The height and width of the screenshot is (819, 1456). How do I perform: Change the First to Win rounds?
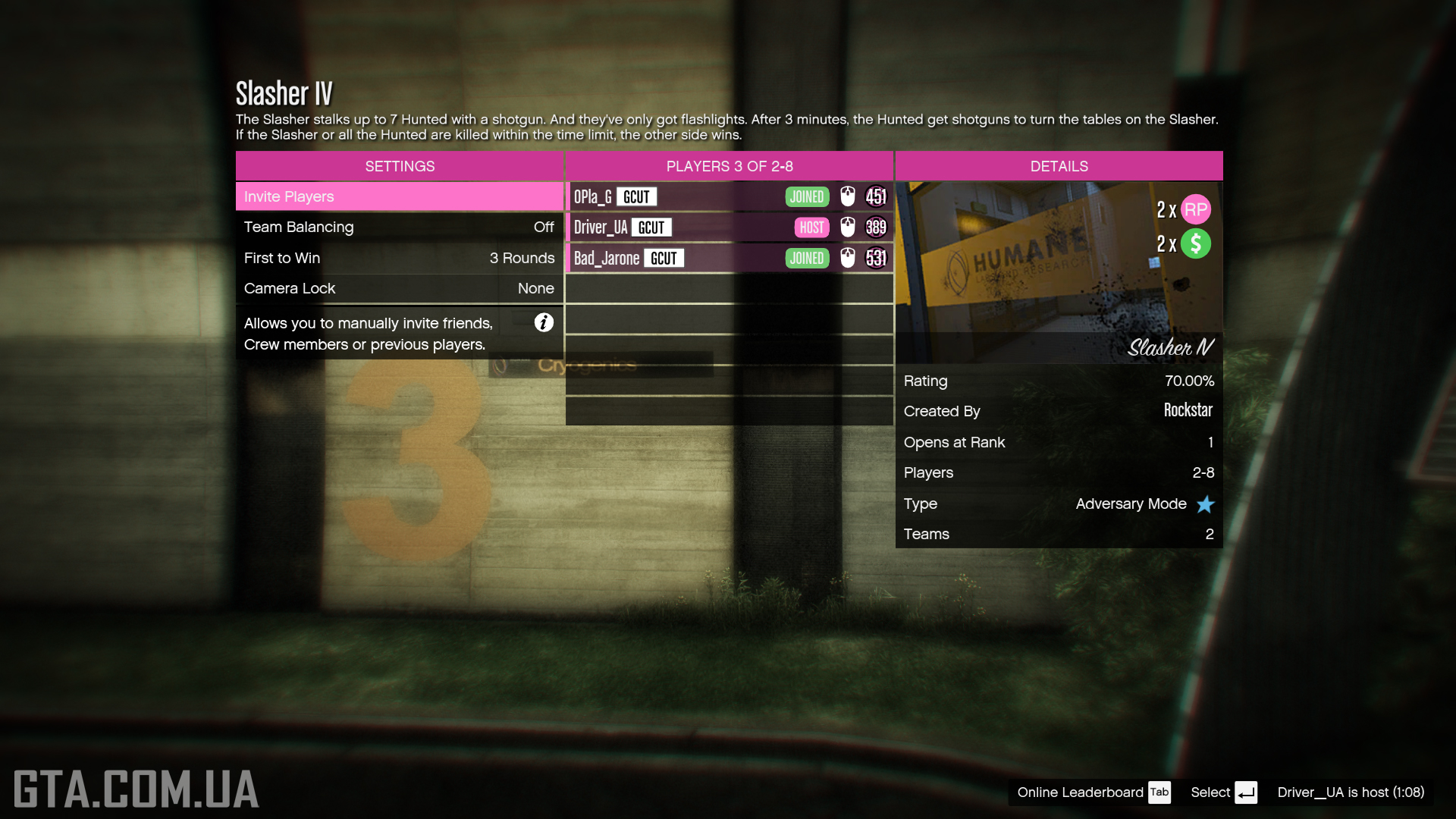pyautogui.click(x=399, y=258)
